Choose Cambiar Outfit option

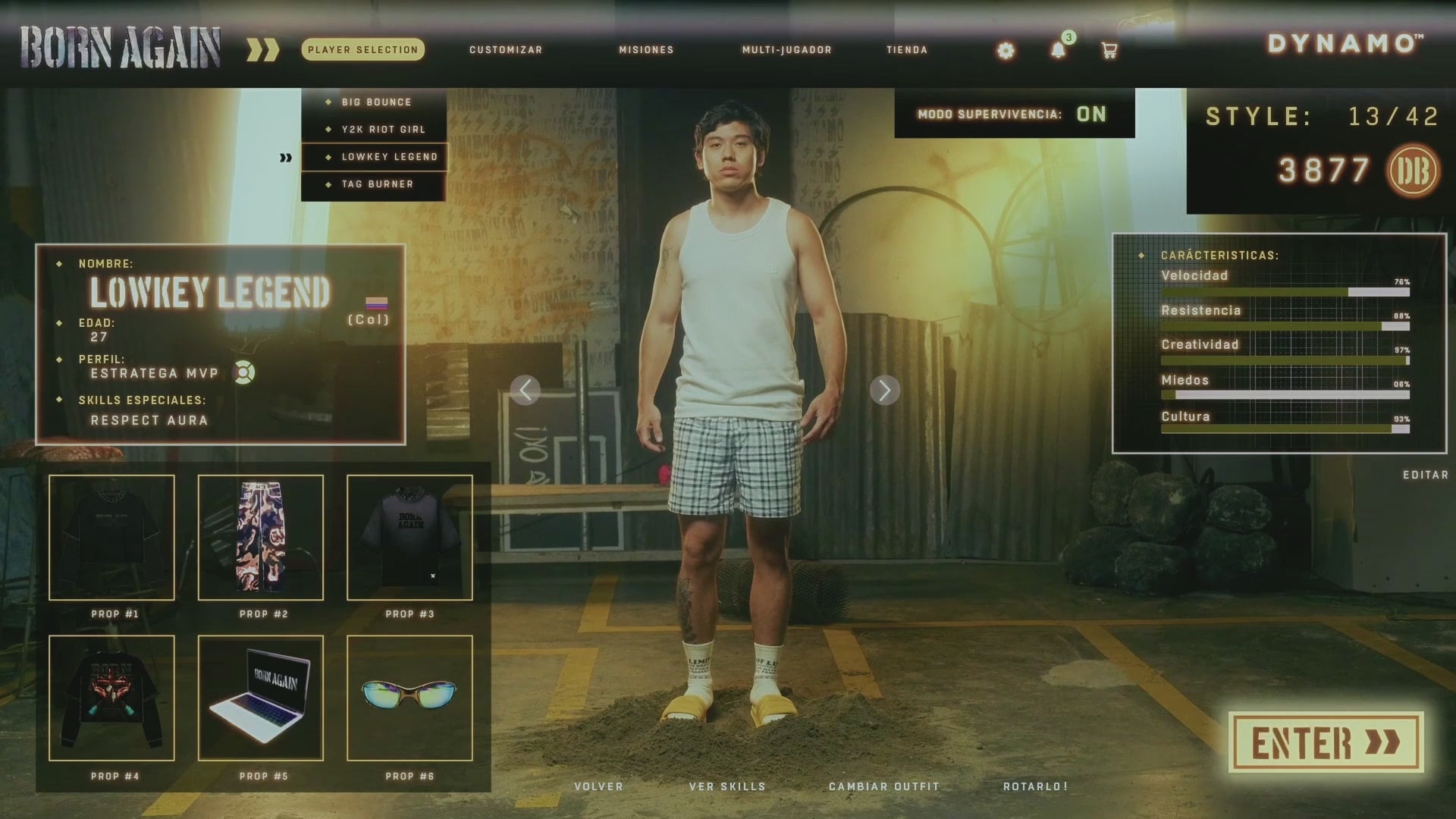tap(883, 786)
